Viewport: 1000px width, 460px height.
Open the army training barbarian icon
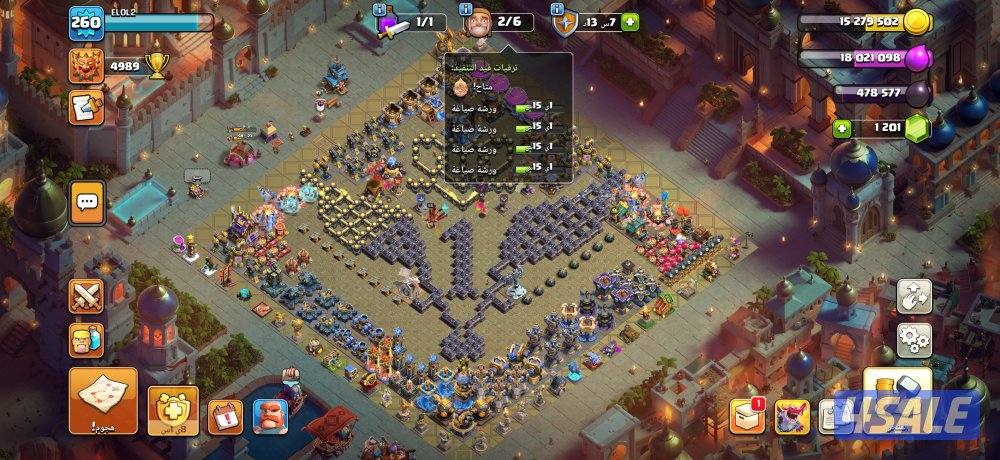(x=86, y=340)
